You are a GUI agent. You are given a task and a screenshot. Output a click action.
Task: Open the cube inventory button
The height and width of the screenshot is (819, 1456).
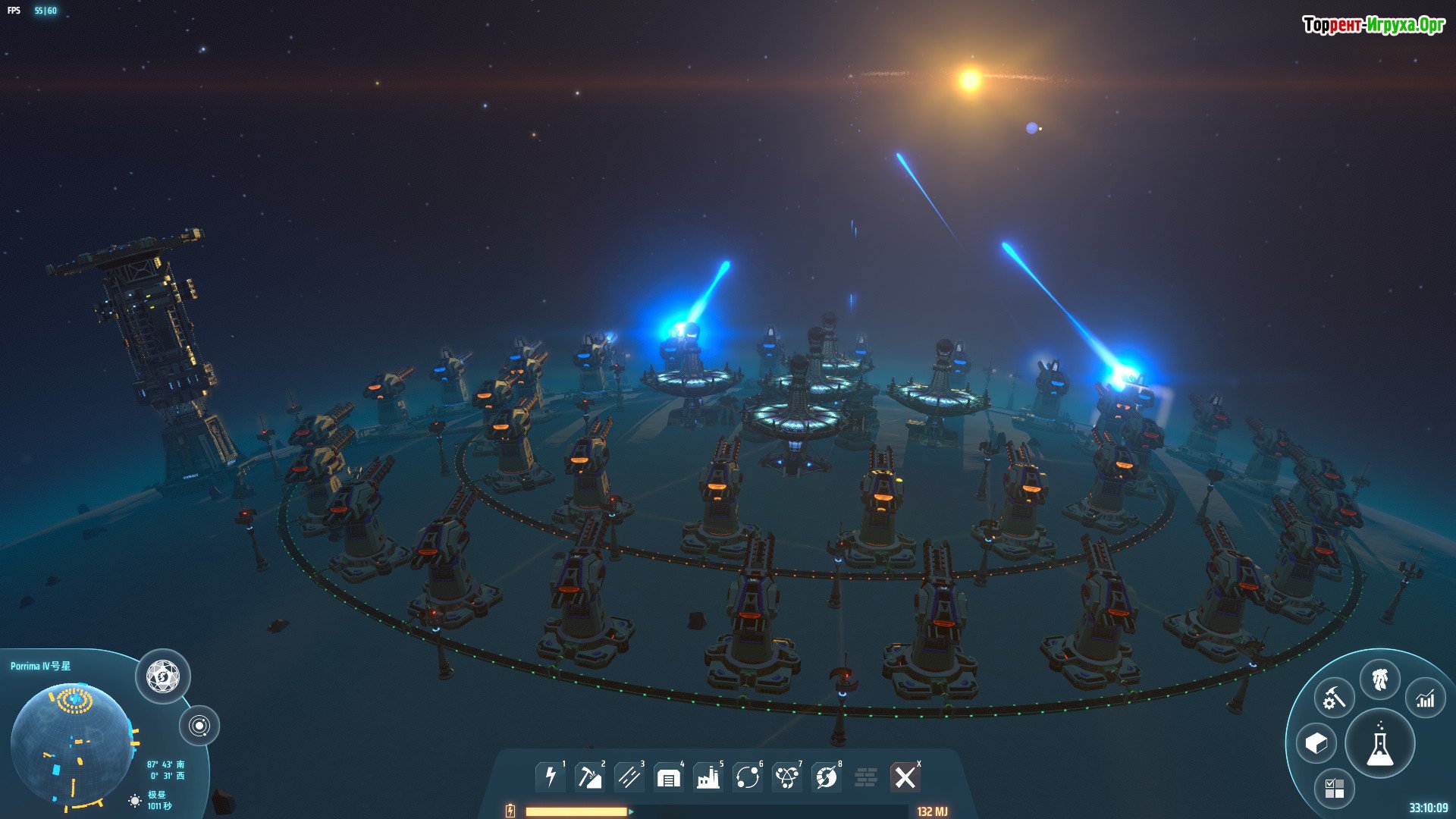[1316, 744]
